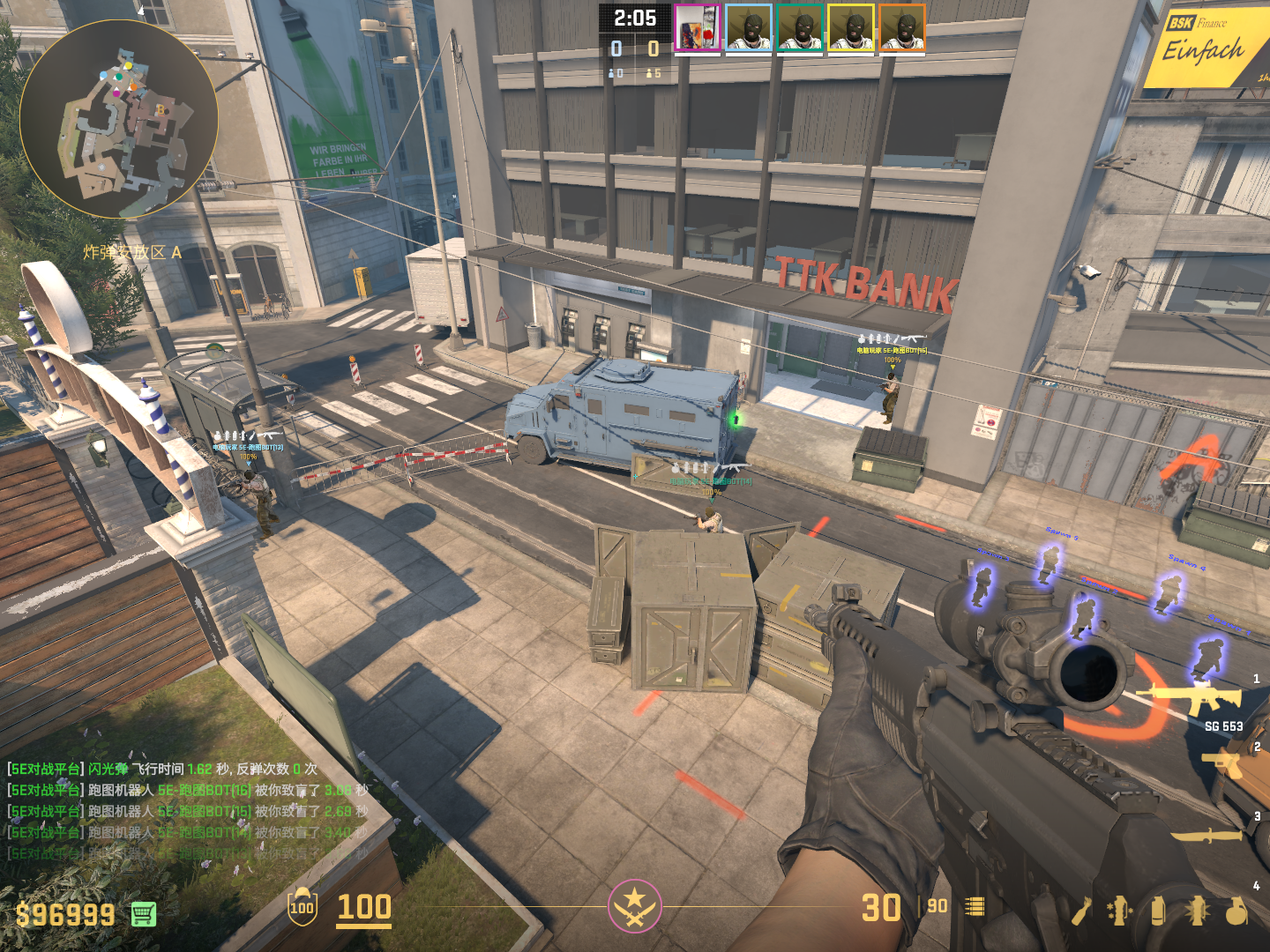Select the light-blue-bordered bot avatar
Screen dimensions: 1270x952
(x=749, y=28)
